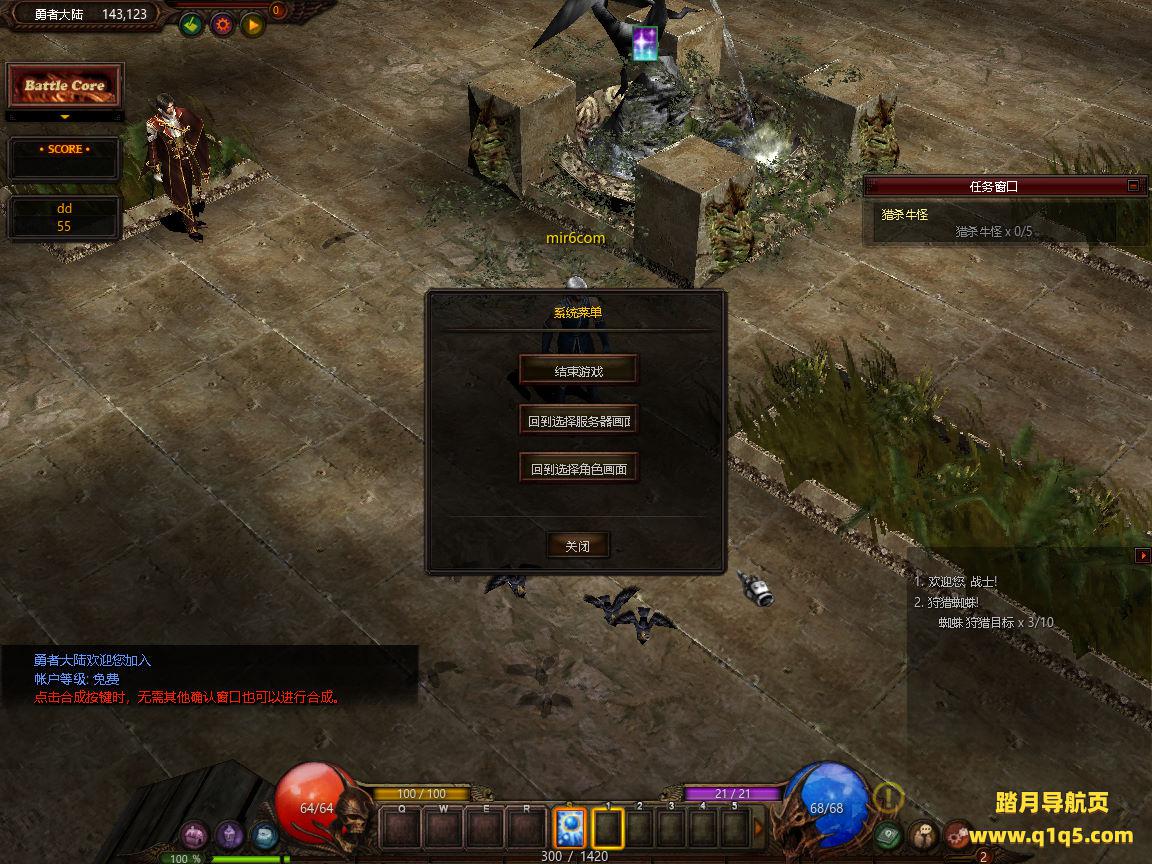Click the hotbar's orange scroll arrow
This screenshot has width=1152, height=864.
pyautogui.click(x=759, y=829)
